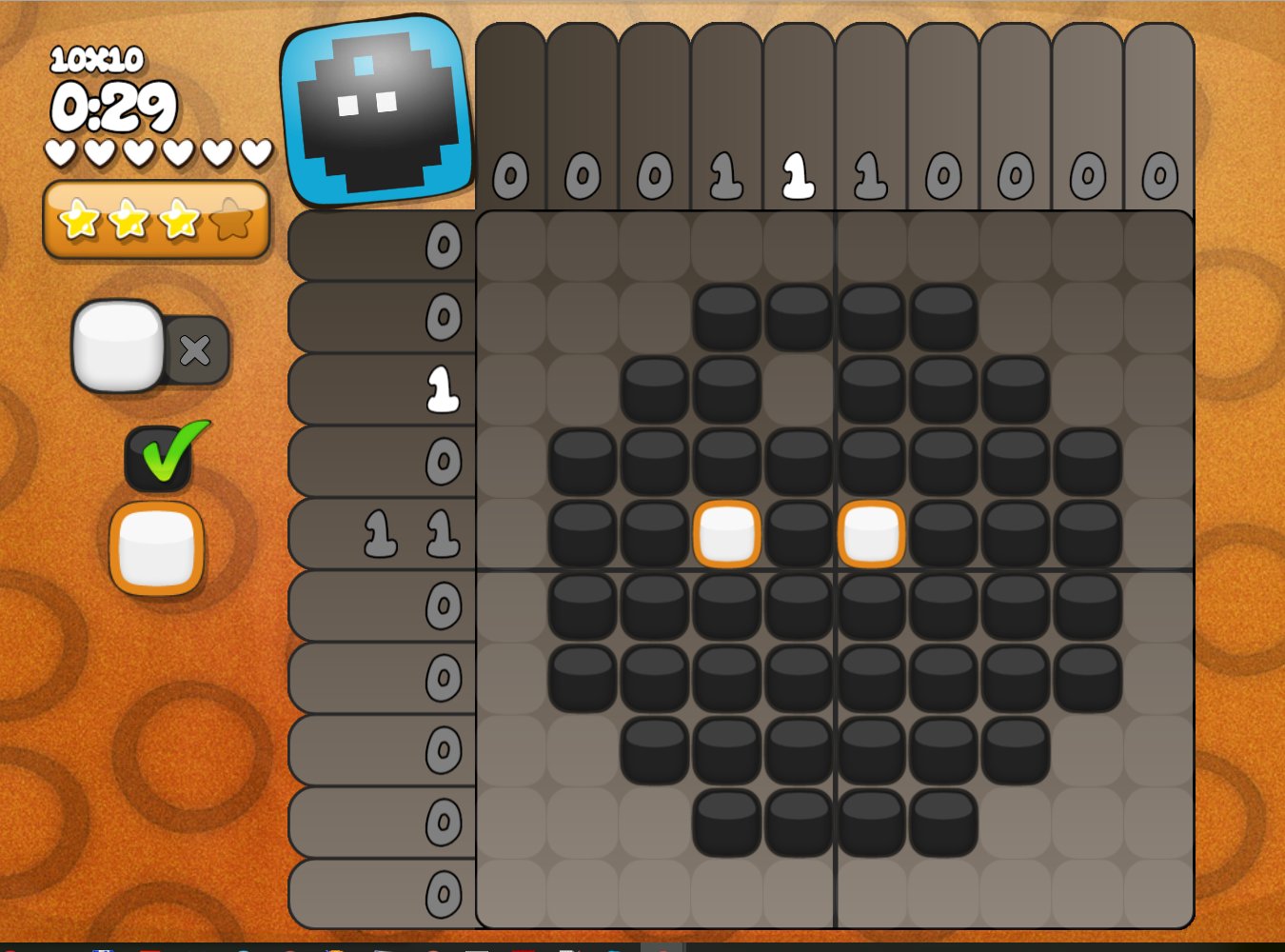The width and height of the screenshot is (1285, 952).
Task: Click a dark filled cell in the top row of the picture
Action: pyautogui.click(x=725, y=317)
